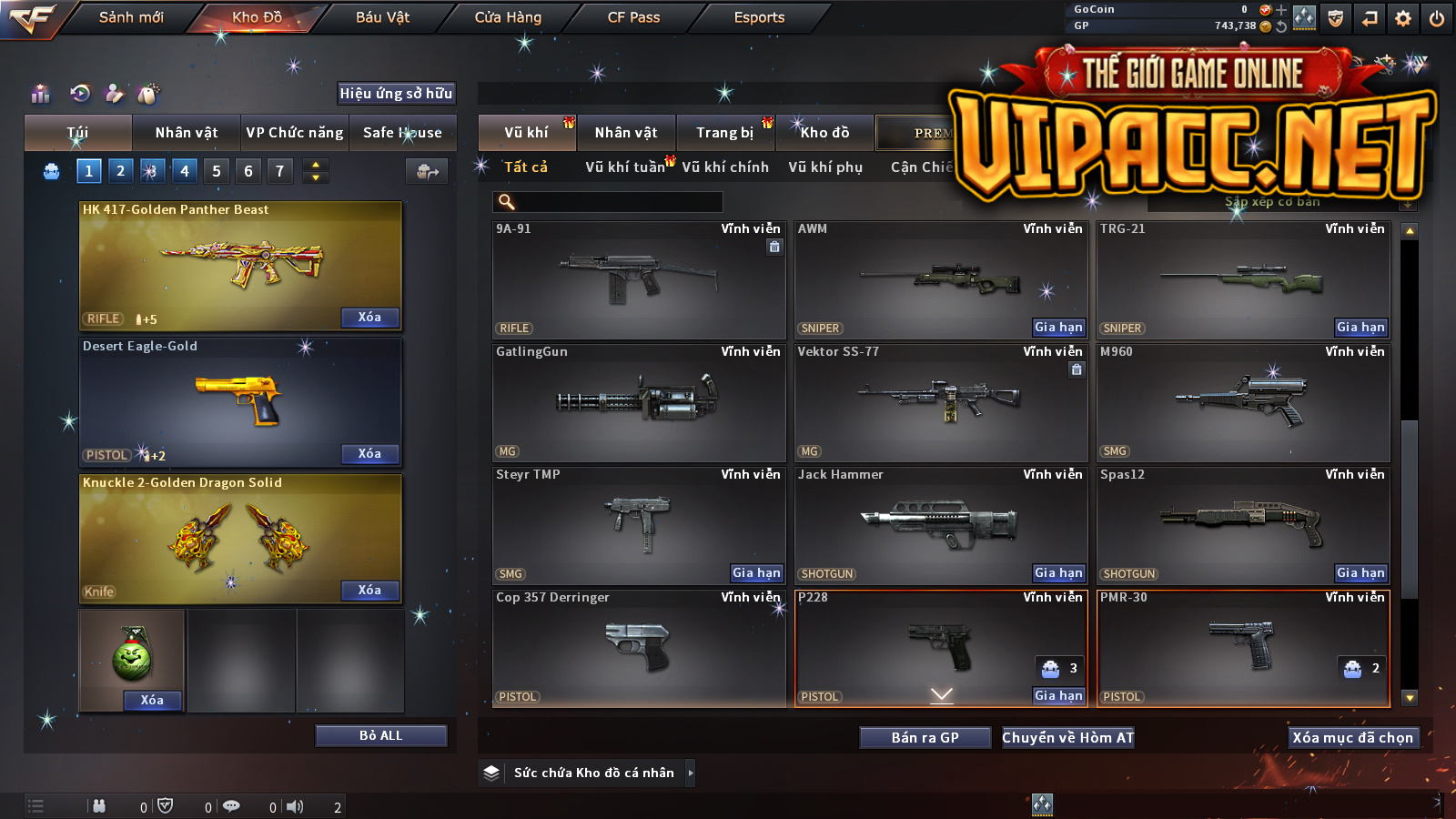Filter by Vũ khí chính

(x=725, y=167)
